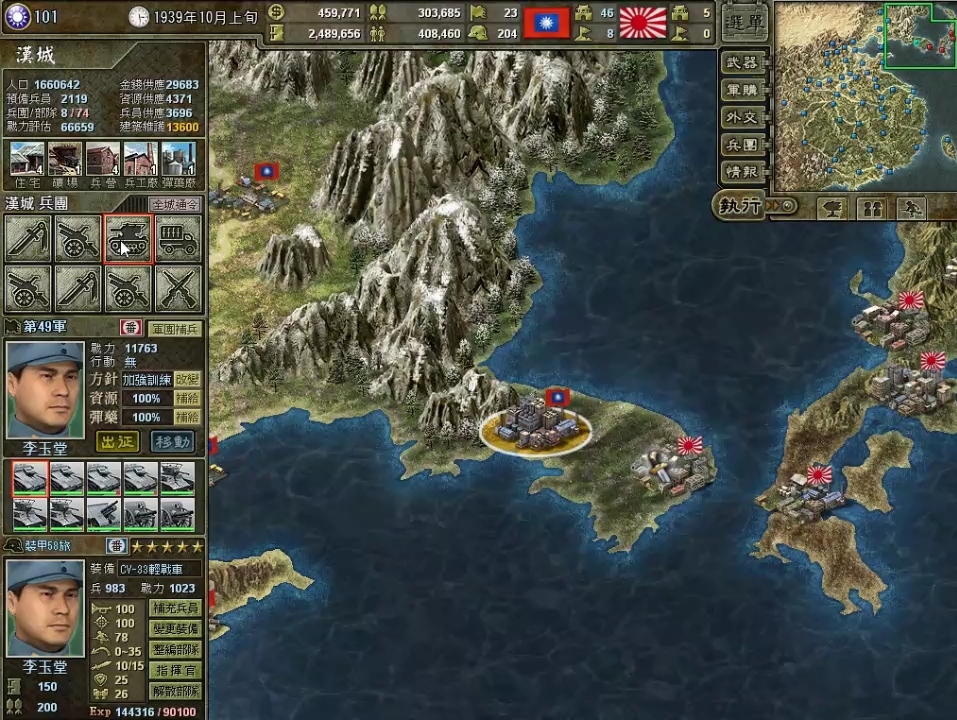
Task: Click the 解散部隊 disband unit button
Action: point(175,691)
